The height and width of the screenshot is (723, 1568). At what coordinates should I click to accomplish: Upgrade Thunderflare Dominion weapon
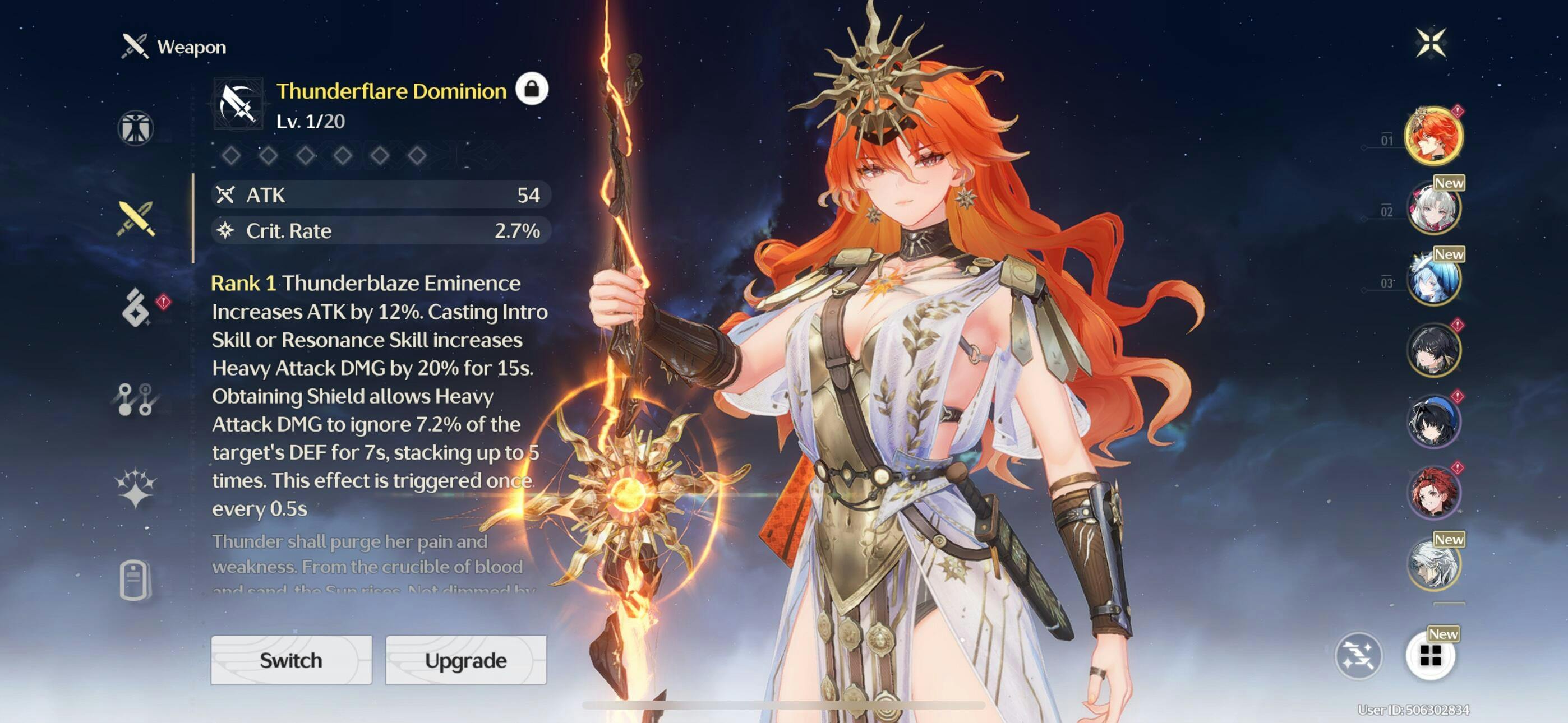465,660
